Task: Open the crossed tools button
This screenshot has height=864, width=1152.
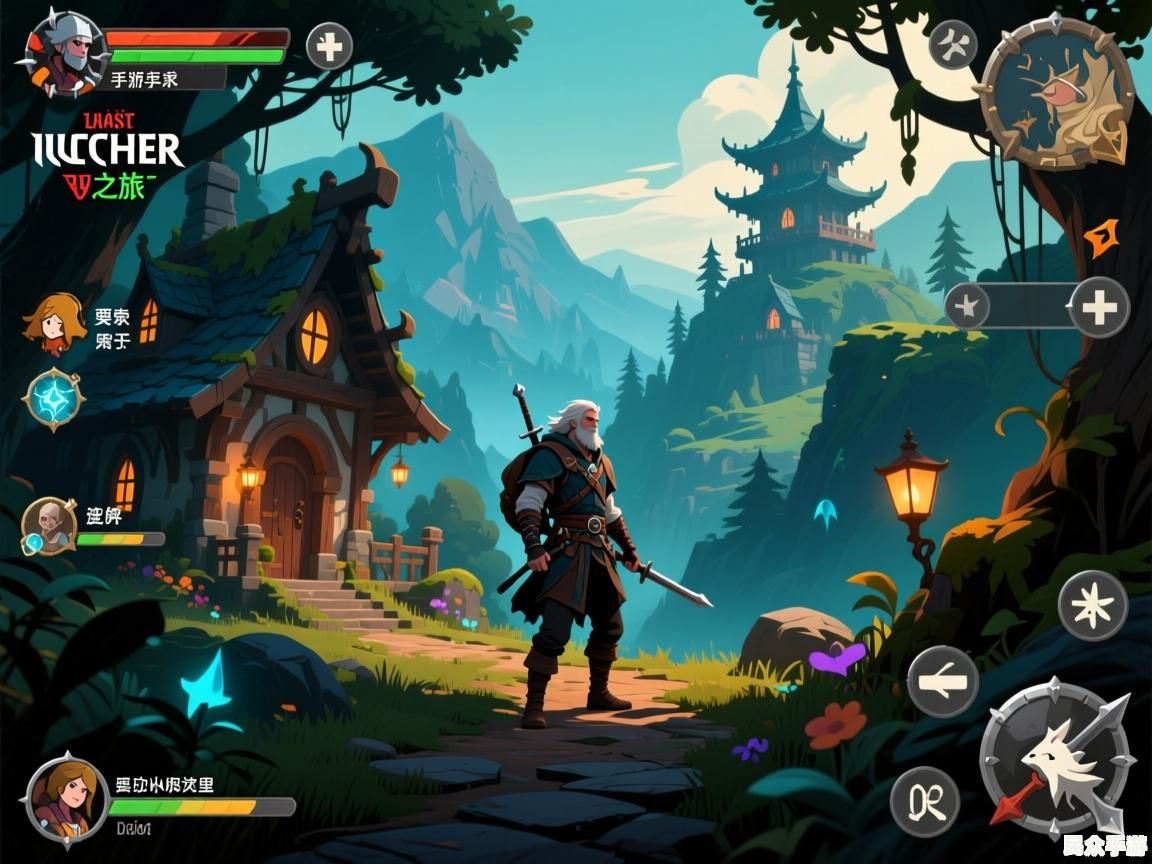Action: (953, 45)
